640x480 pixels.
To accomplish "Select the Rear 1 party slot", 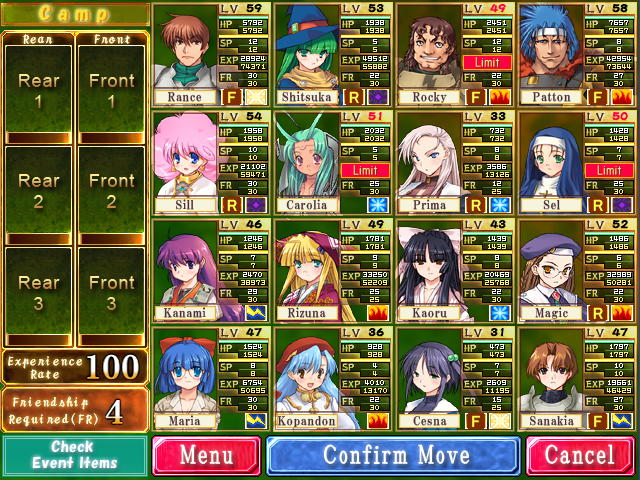I will click(39, 92).
